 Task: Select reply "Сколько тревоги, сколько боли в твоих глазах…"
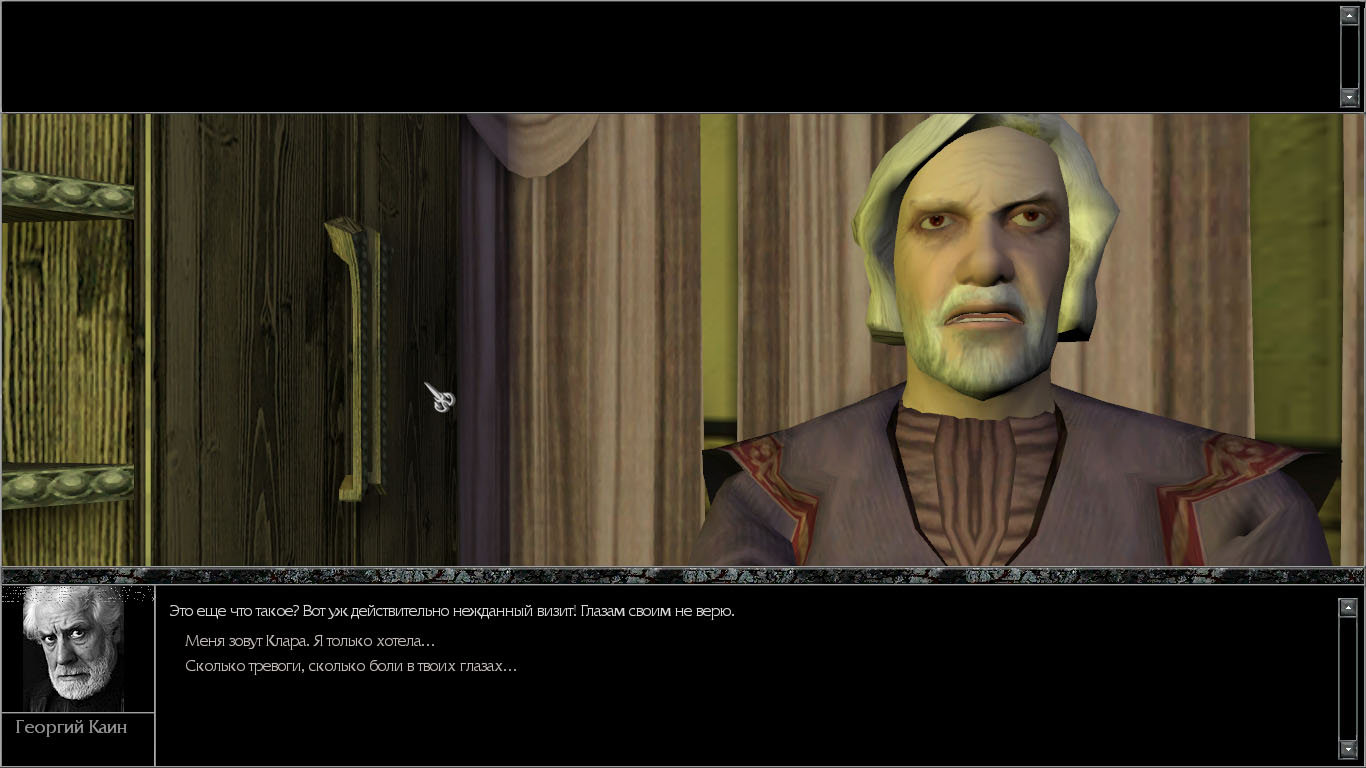click(351, 666)
